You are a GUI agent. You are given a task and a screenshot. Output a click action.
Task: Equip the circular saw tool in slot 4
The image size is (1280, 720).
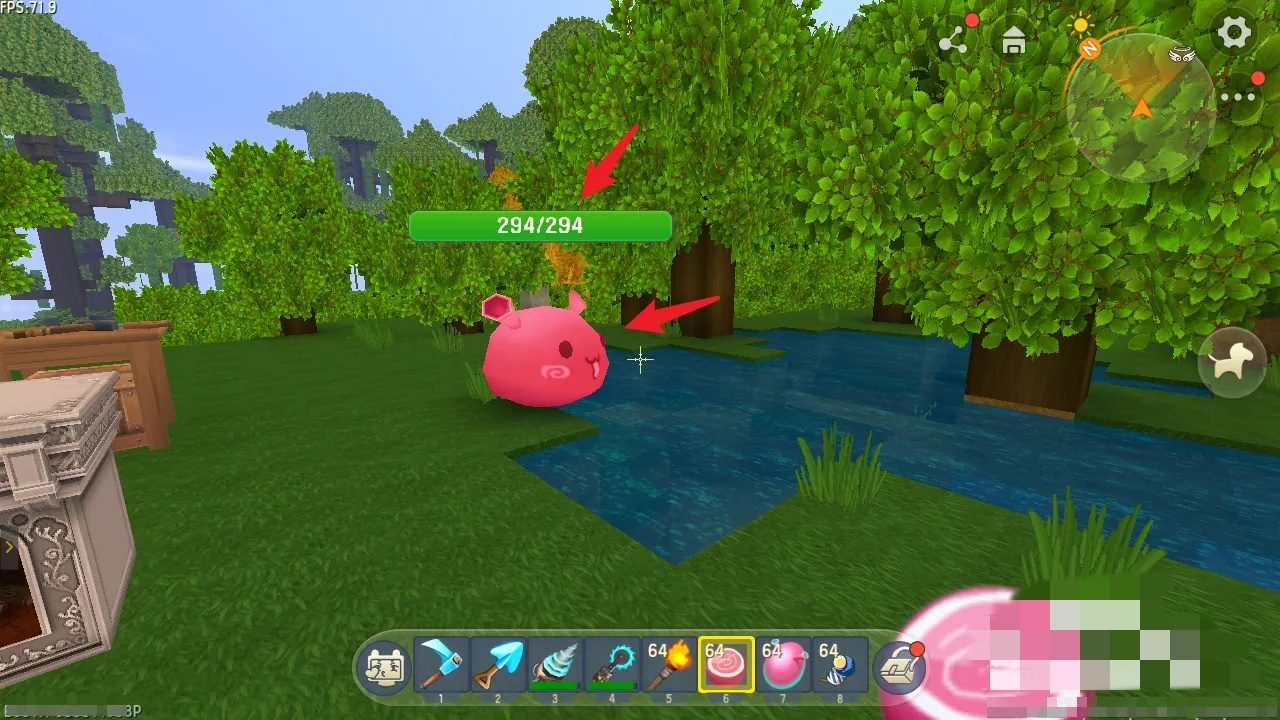tap(612, 665)
